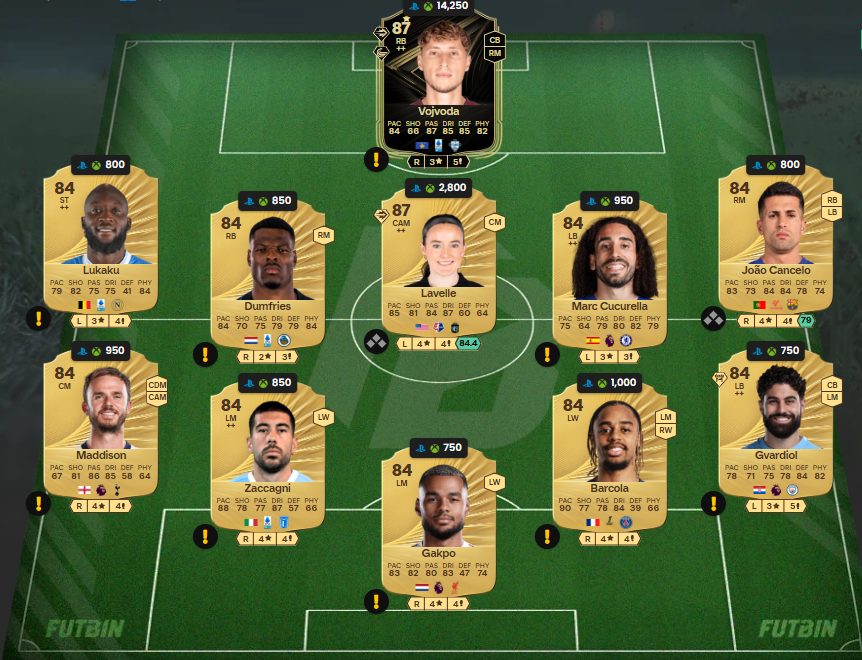Click the yellow warning icon beside Maddison

(38, 503)
